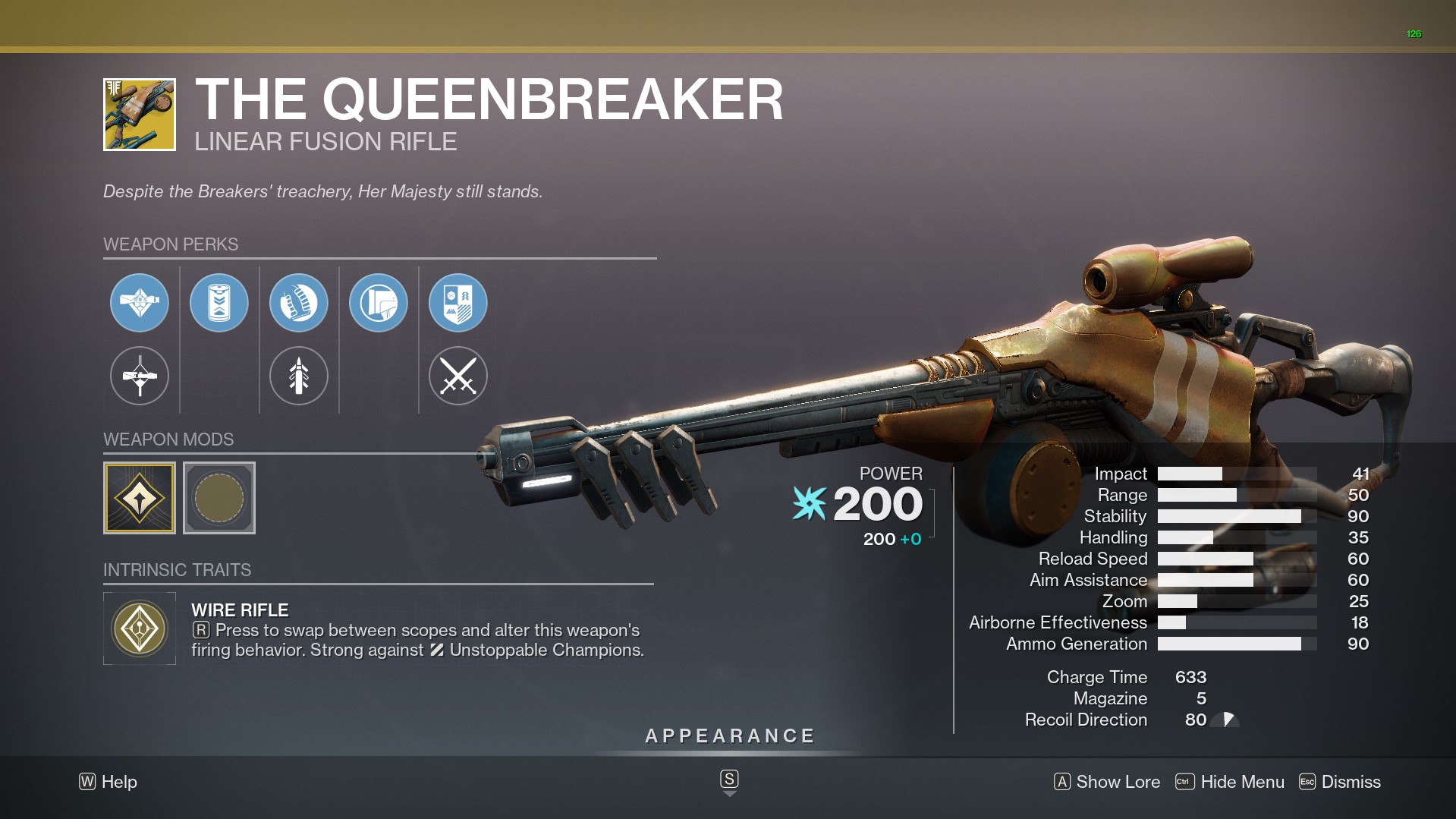
Task: Open the Appearance section
Action: click(729, 736)
